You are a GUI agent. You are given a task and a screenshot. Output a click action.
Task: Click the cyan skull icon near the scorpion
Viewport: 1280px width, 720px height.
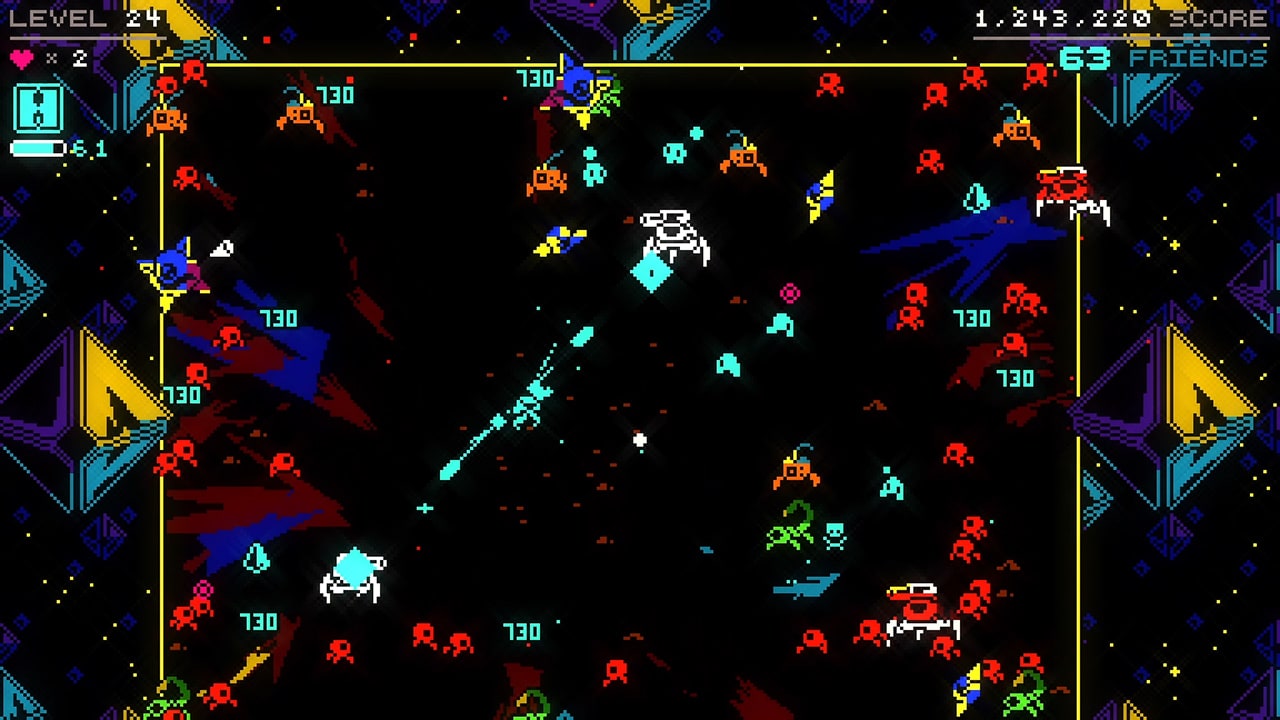(834, 535)
